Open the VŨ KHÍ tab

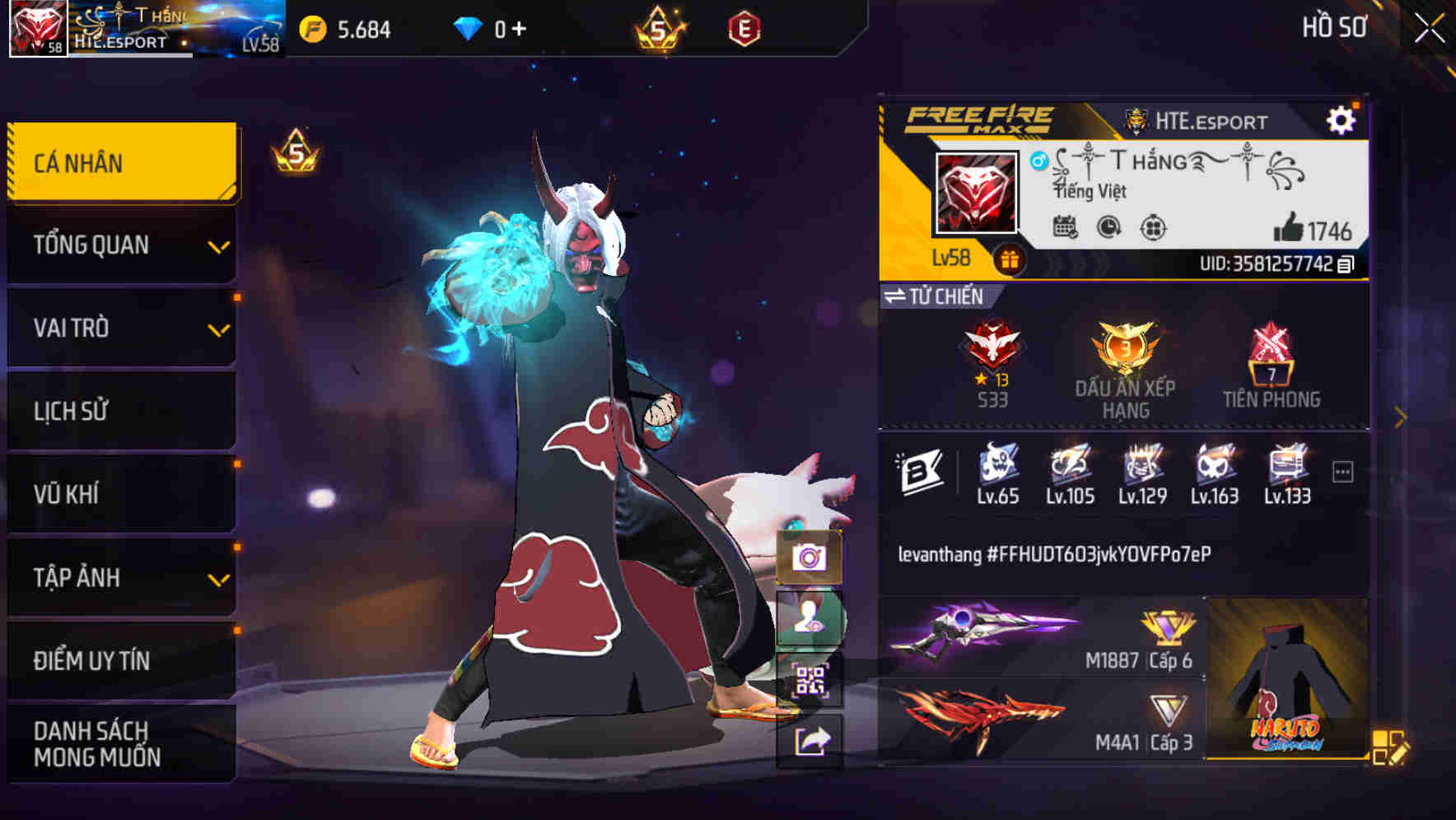pyautogui.click(x=120, y=493)
